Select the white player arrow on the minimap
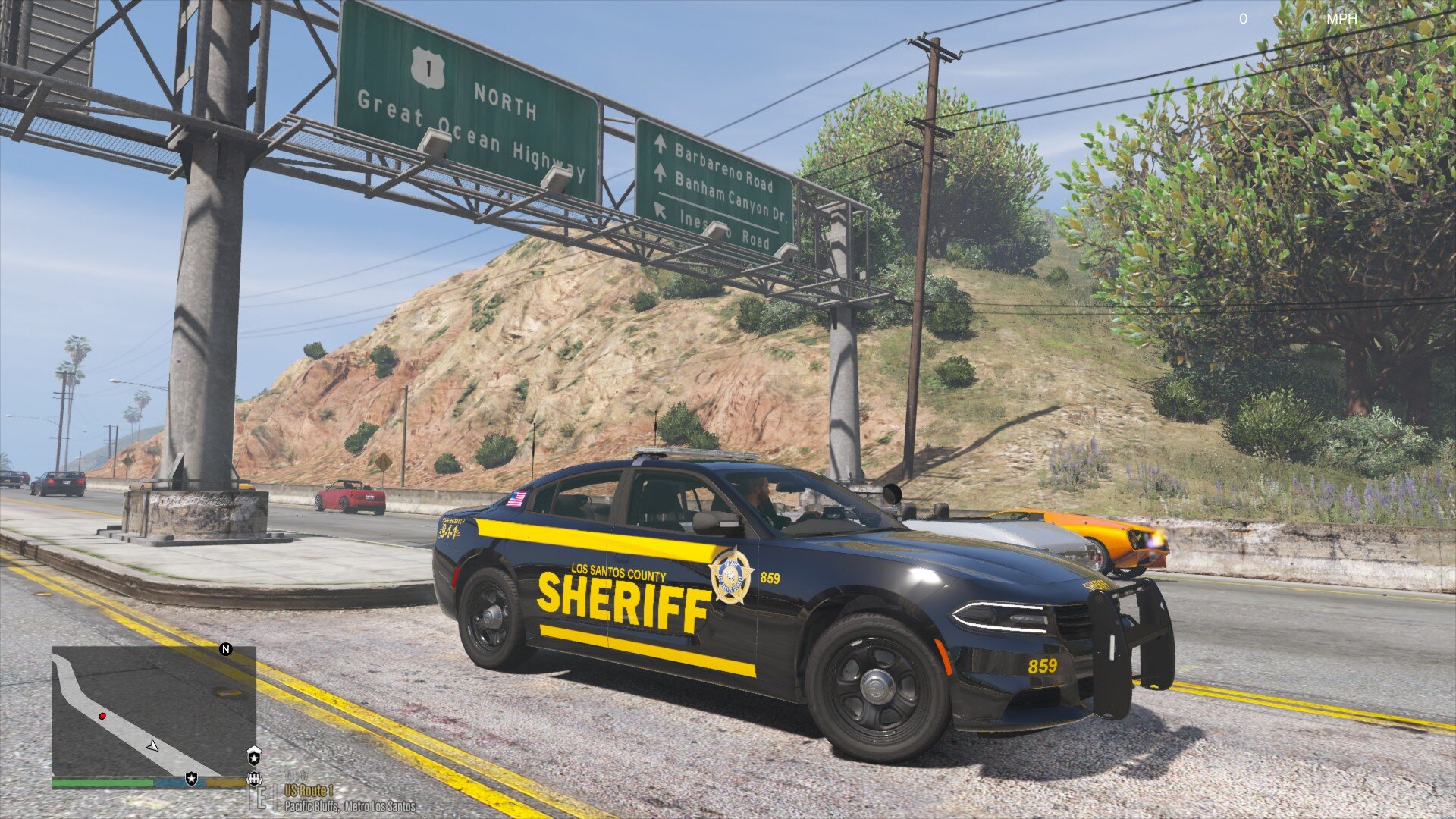The image size is (1456, 819). 152,746
